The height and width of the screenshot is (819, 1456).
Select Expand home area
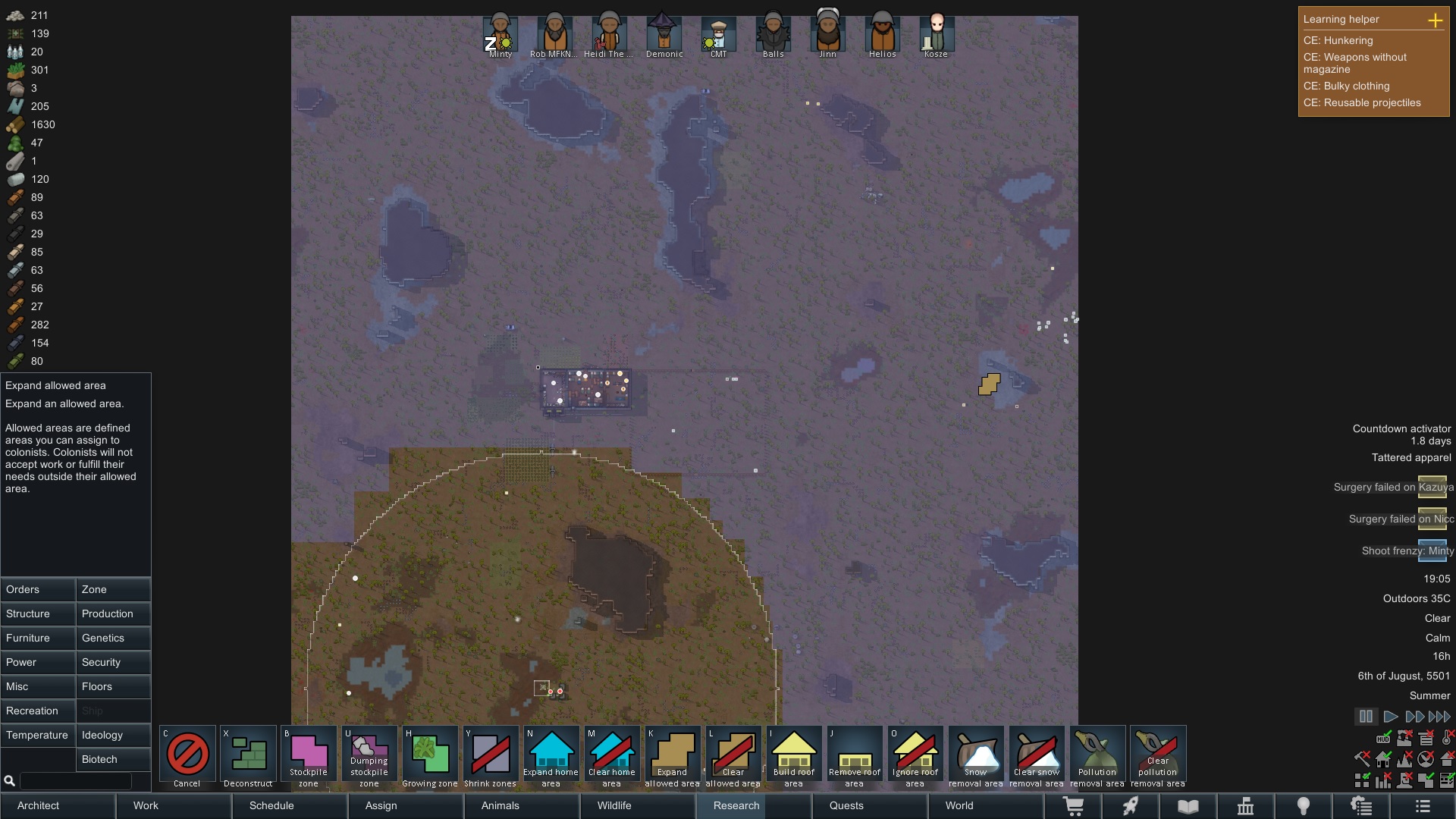pos(551,757)
